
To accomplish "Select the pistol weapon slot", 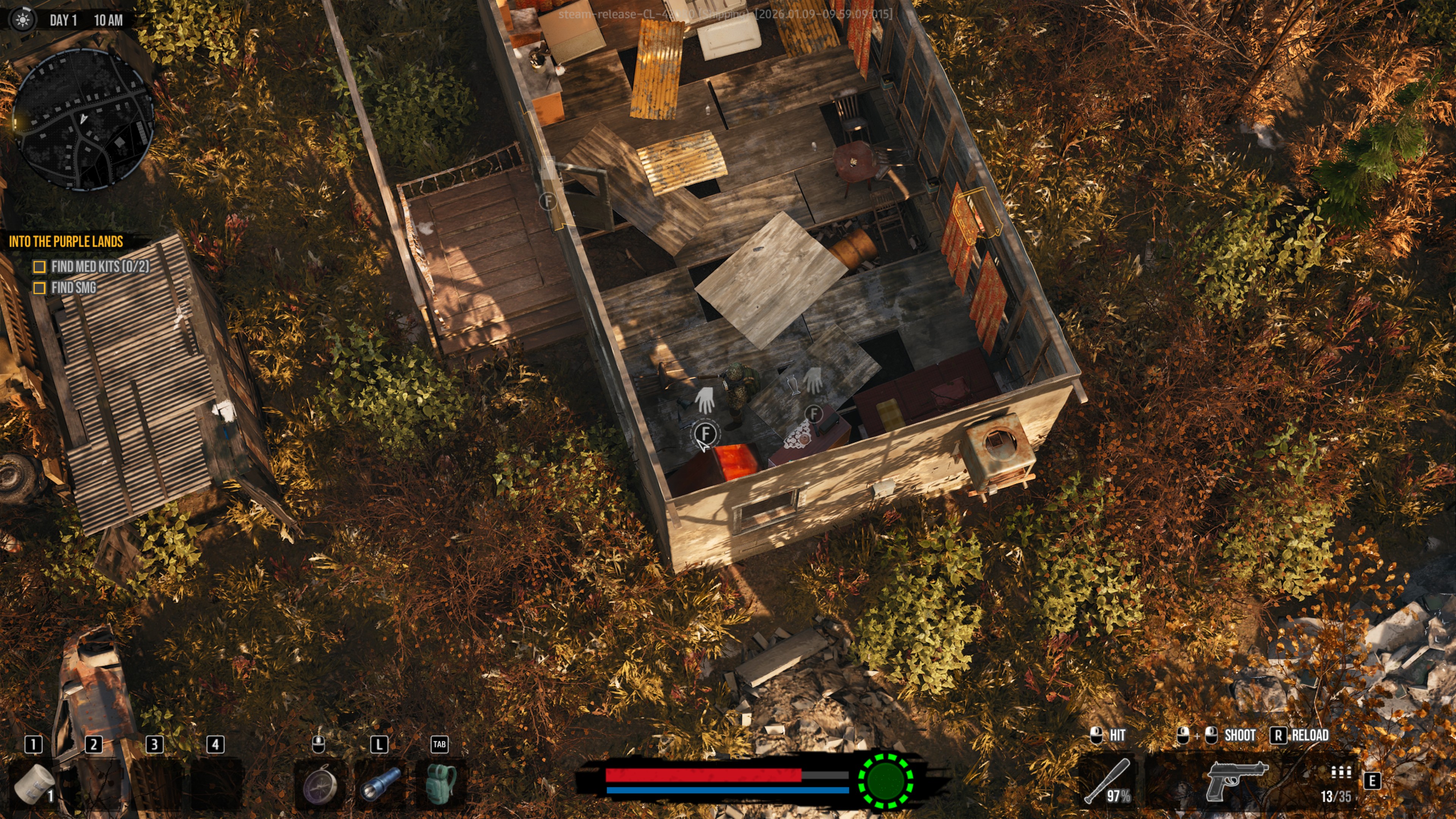I will pos(1237,780).
